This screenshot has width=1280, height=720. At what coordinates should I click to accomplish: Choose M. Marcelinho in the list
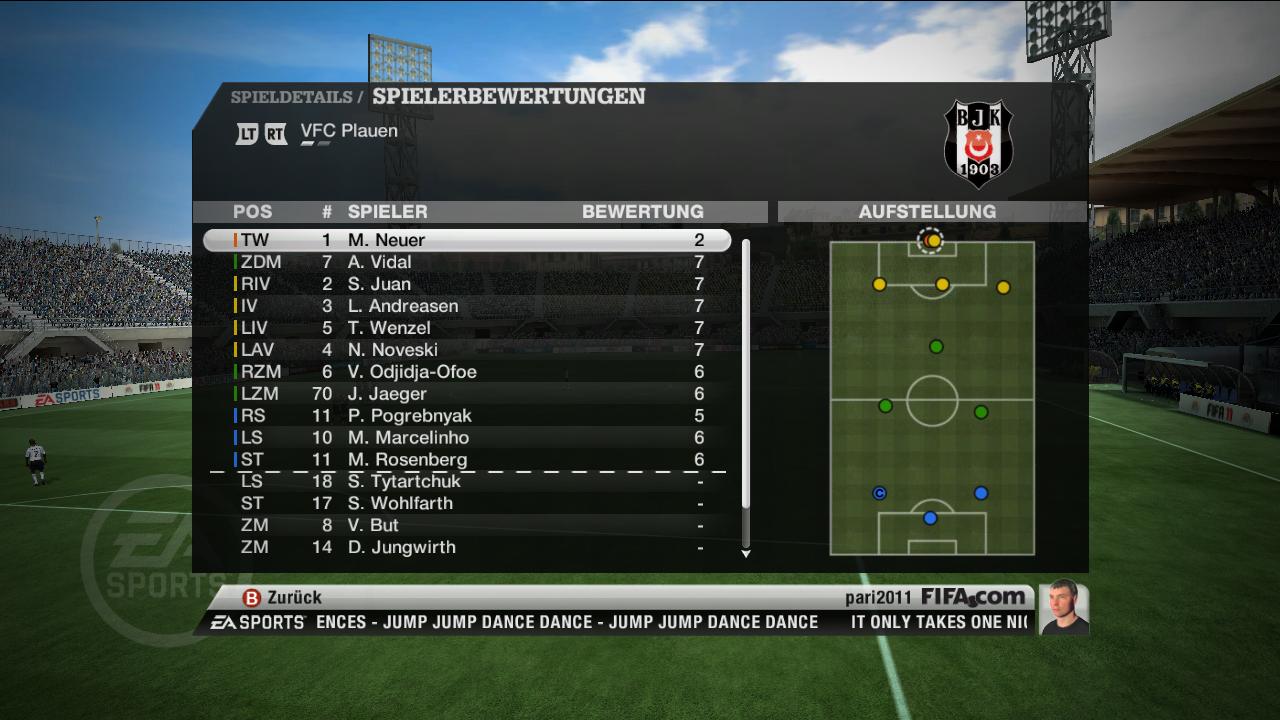click(x=467, y=438)
